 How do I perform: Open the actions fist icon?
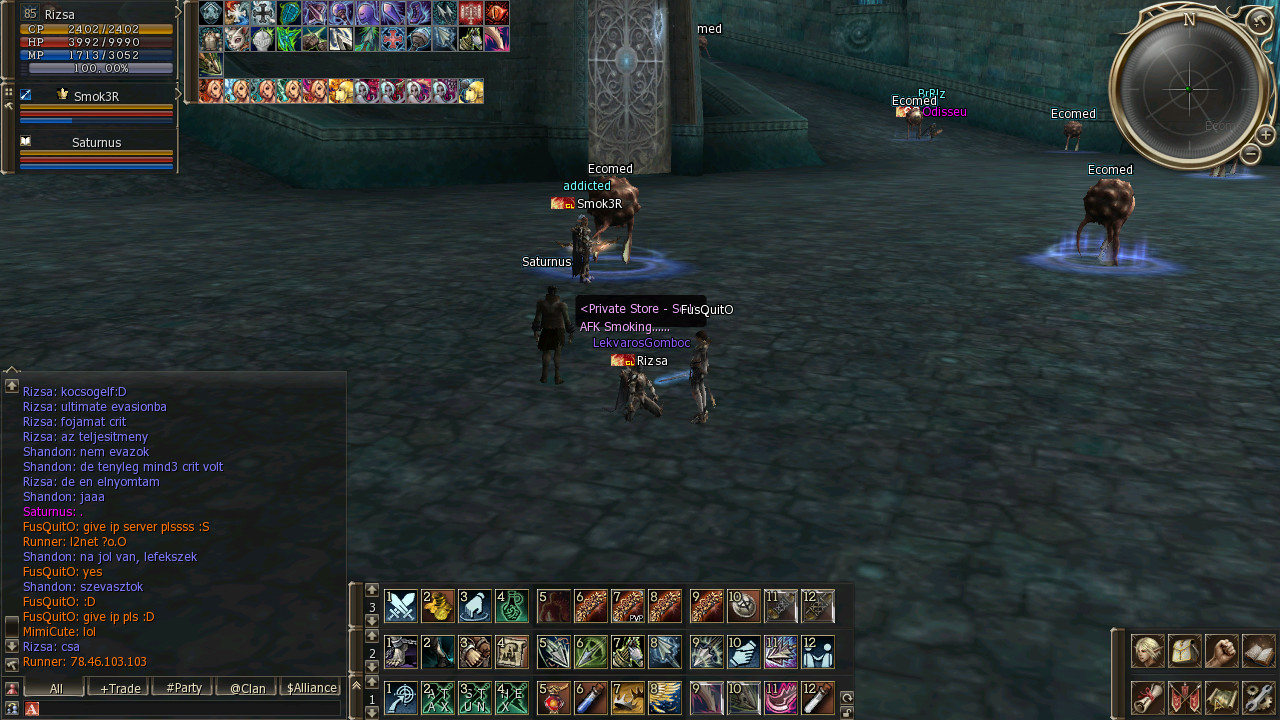point(1222,651)
